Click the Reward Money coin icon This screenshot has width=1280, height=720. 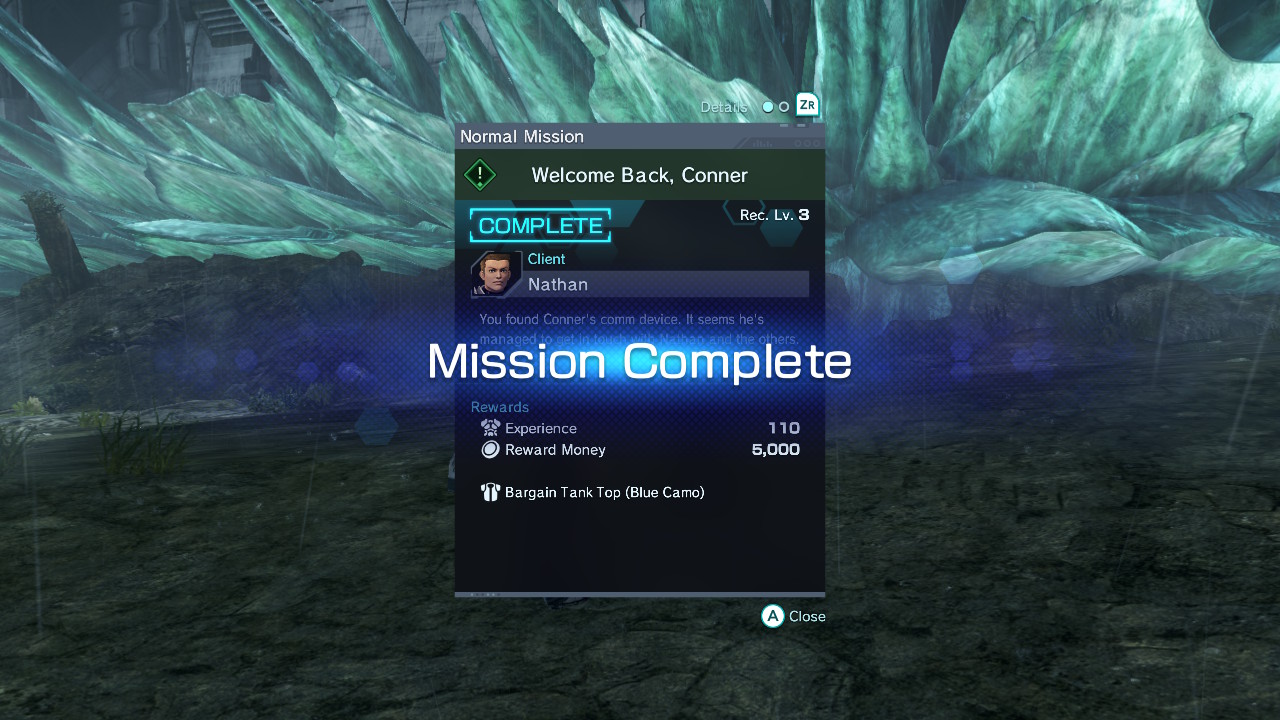click(x=490, y=449)
